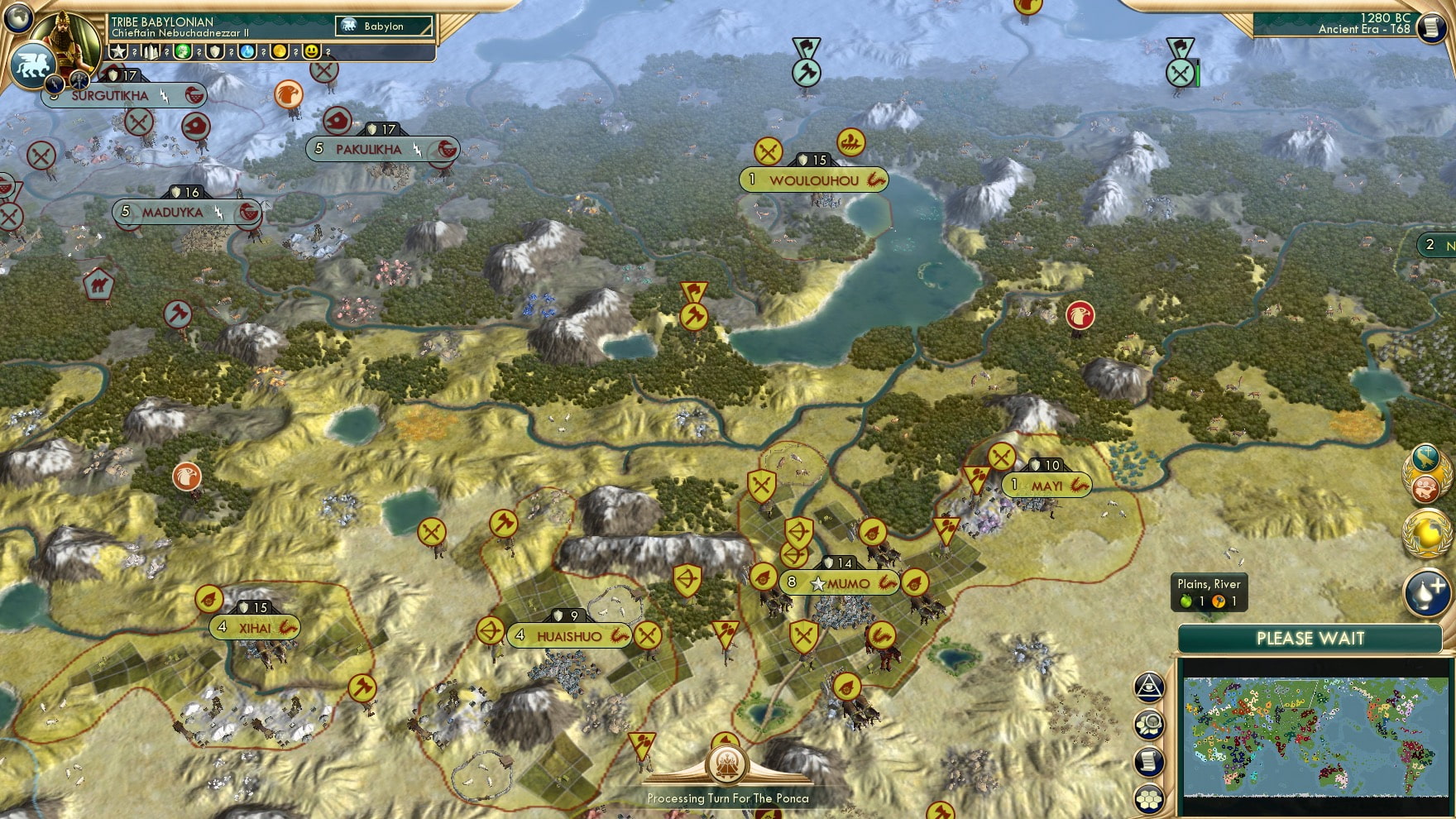Click the culture star icon in the status bar
1456x819 pixels.
(118, 53)
